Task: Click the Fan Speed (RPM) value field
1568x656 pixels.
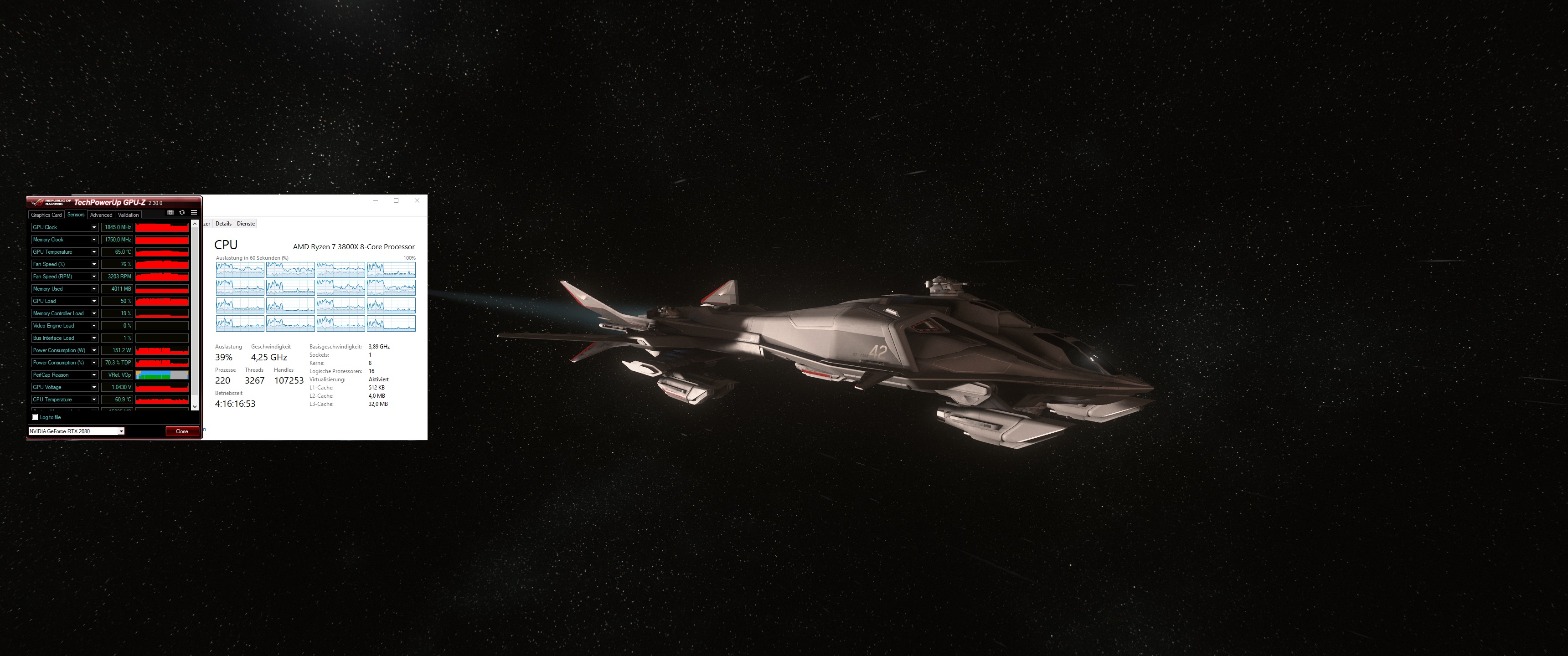Action: 117,277
